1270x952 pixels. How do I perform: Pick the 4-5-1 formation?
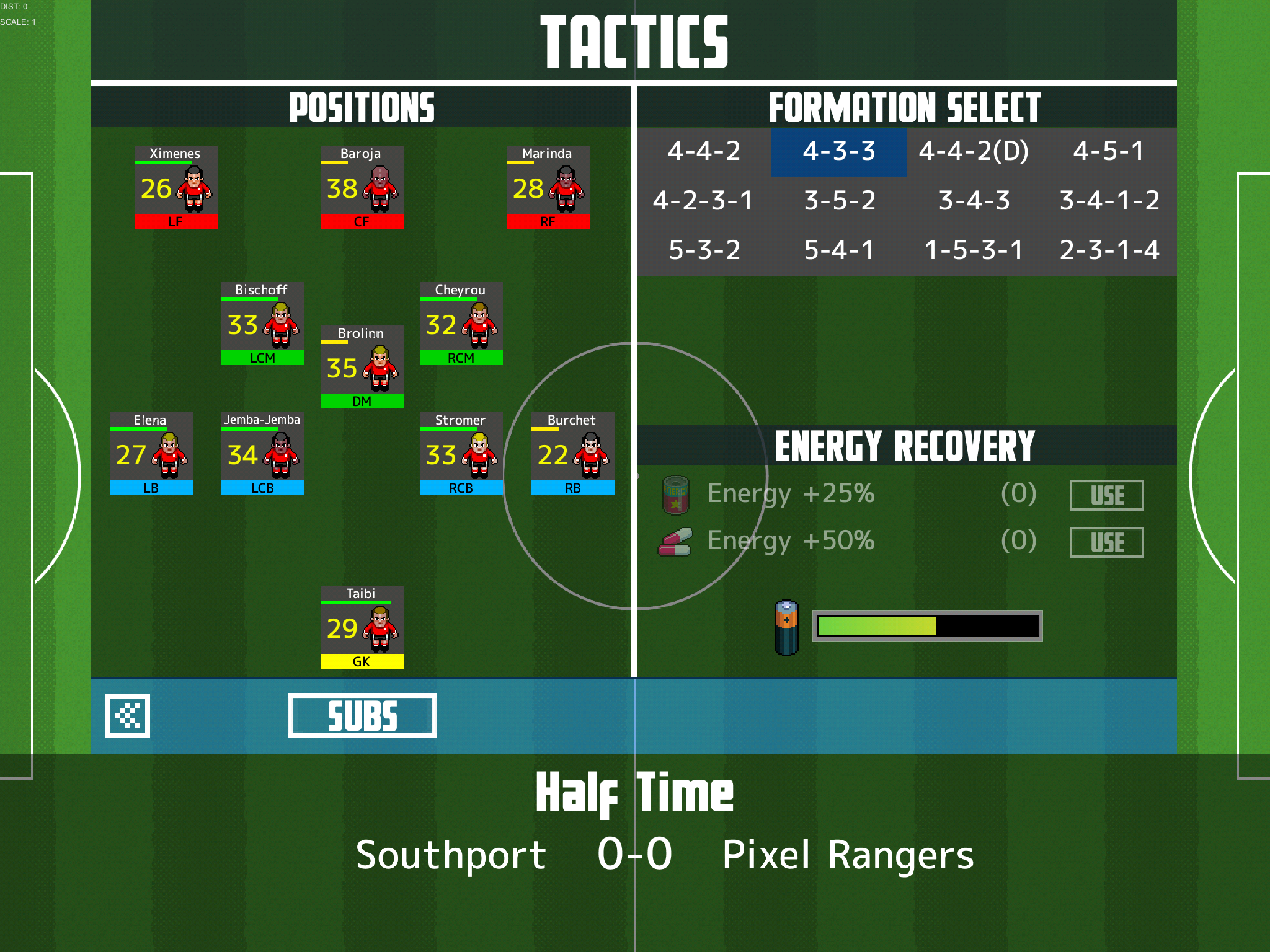1109,151
